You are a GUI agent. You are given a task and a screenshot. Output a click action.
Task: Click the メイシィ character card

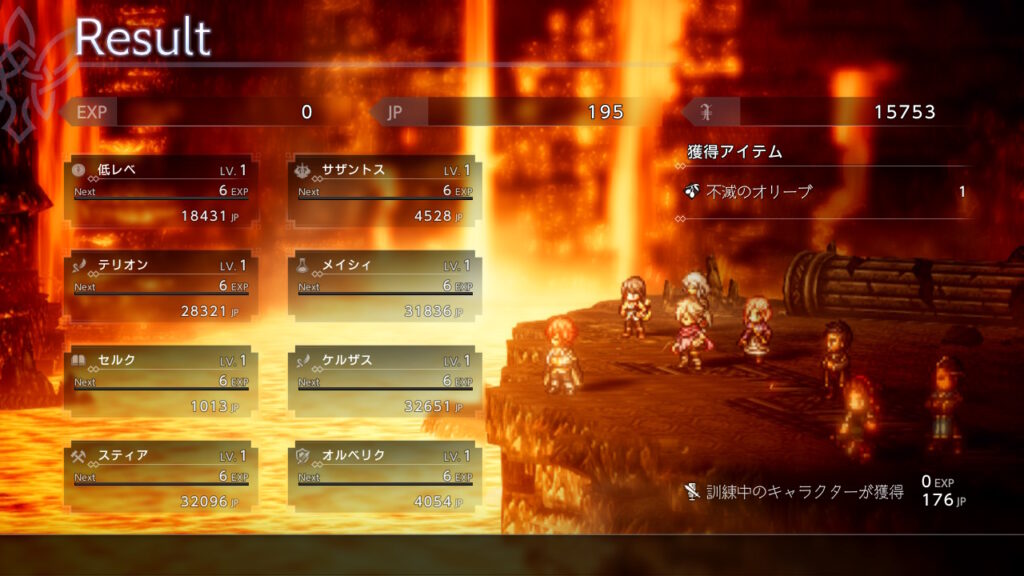385,287
